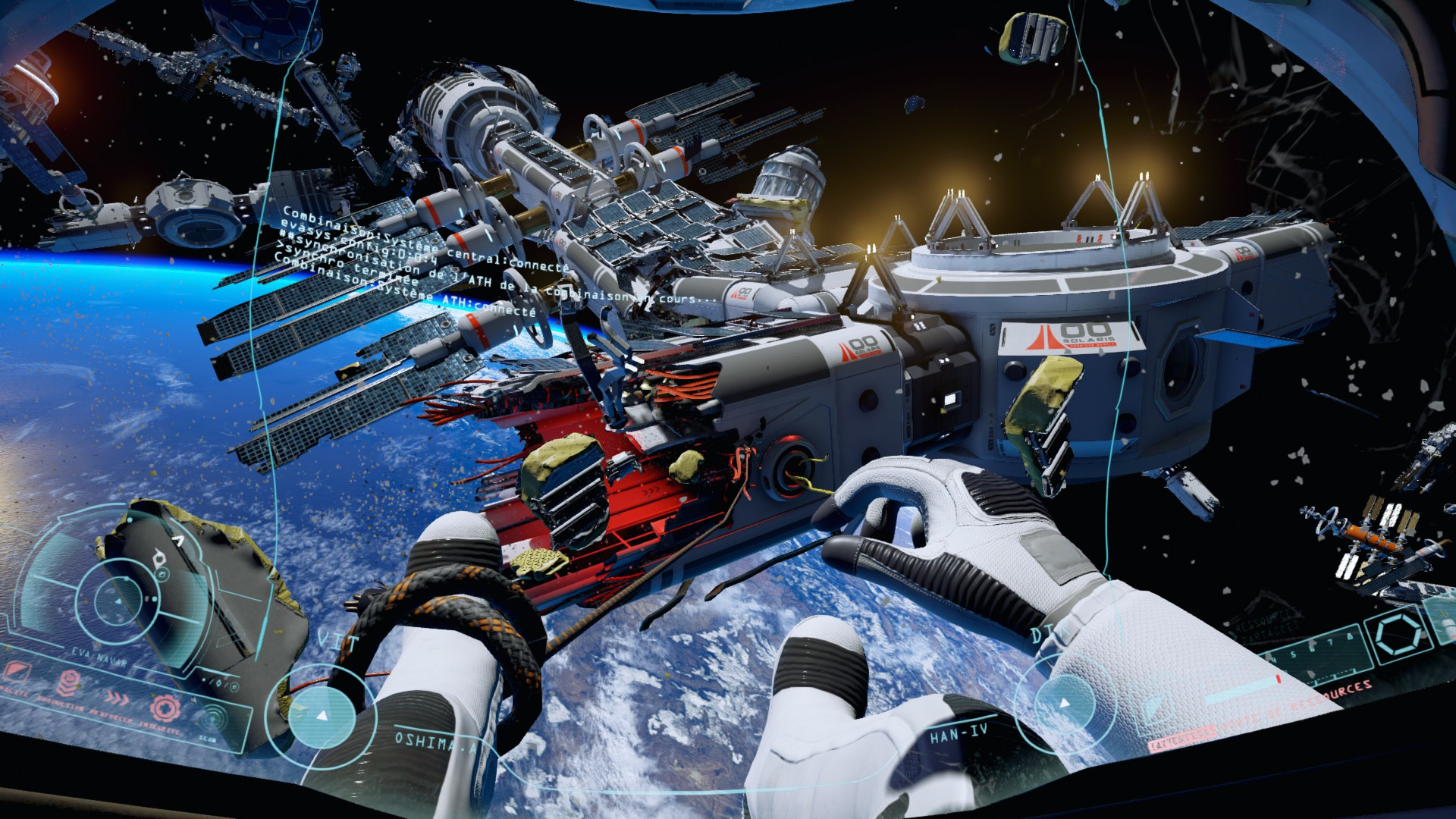The image size is (1456, 819).
Task: Toggle the triangle control under the VIT gauge
Action: point(322,716)
